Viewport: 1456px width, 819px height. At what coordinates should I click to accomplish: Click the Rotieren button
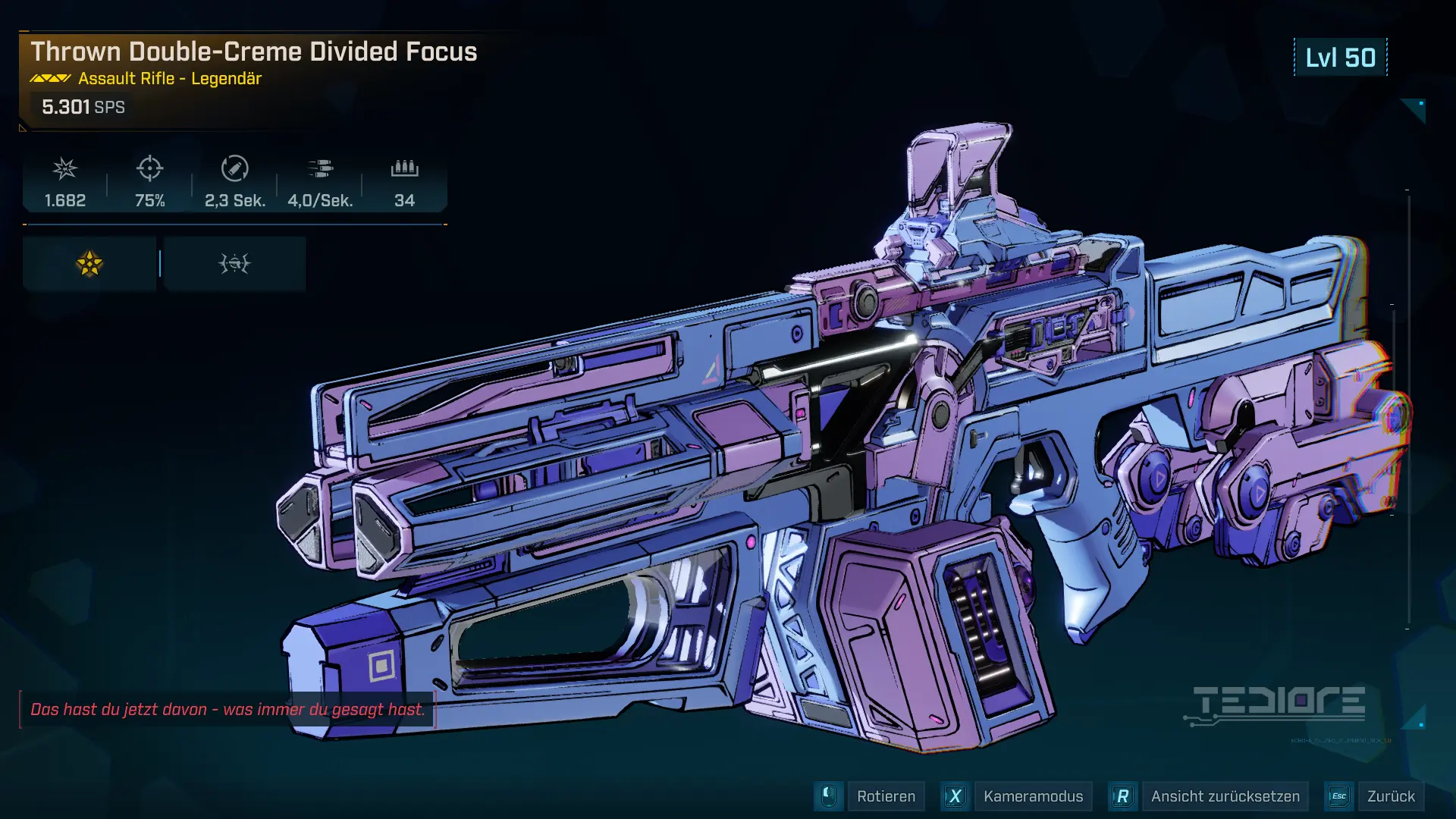[885, 796]
